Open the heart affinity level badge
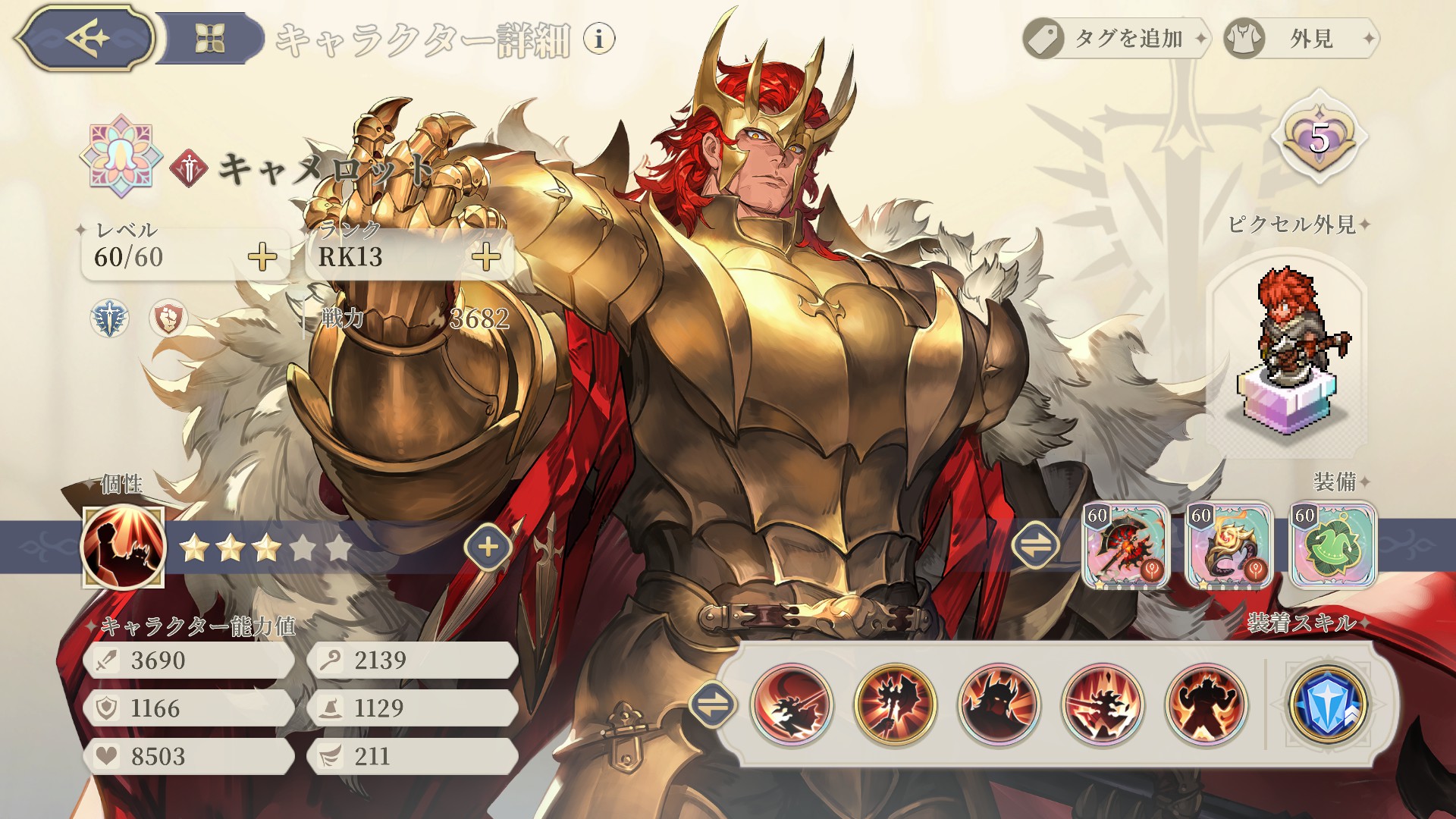1456x819 pixels. 1319,138
